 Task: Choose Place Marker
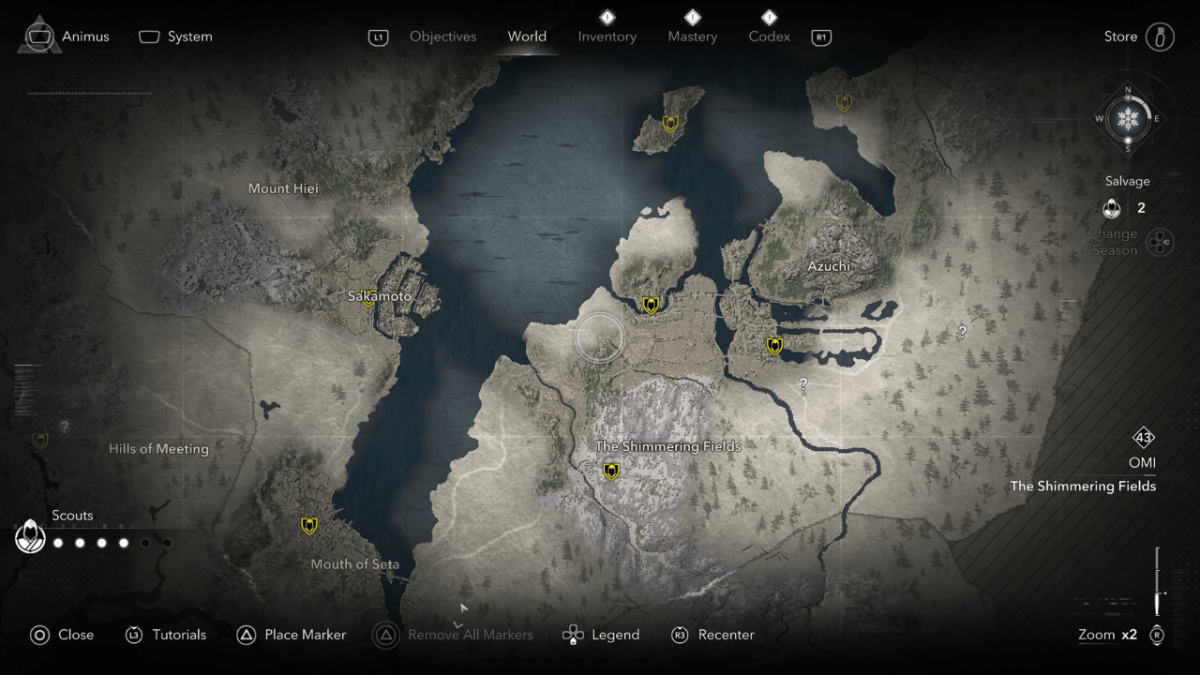[x=292, y=634]
